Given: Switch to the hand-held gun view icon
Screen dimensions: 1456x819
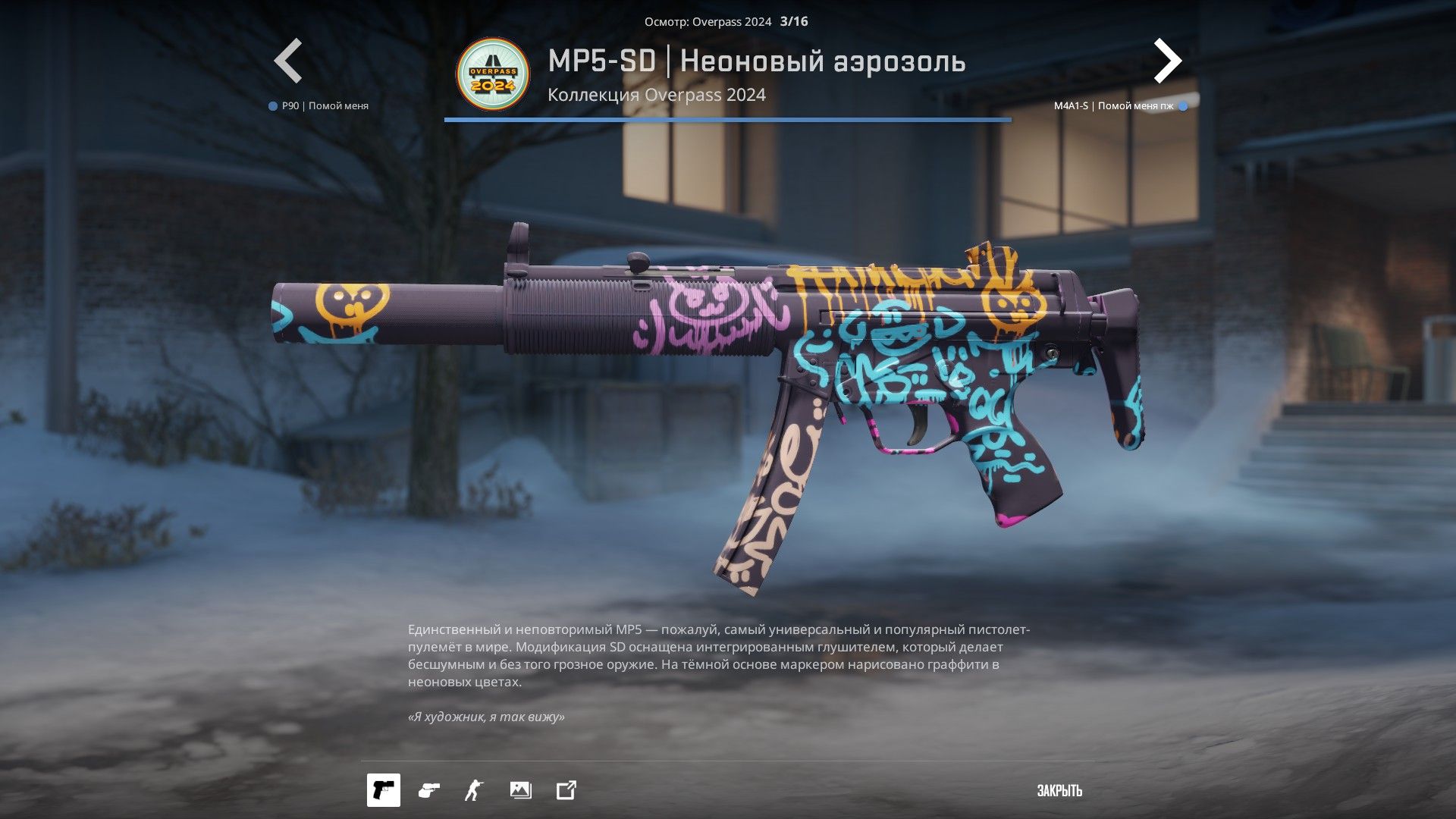Looking at the screenshot, I should 428,790.
